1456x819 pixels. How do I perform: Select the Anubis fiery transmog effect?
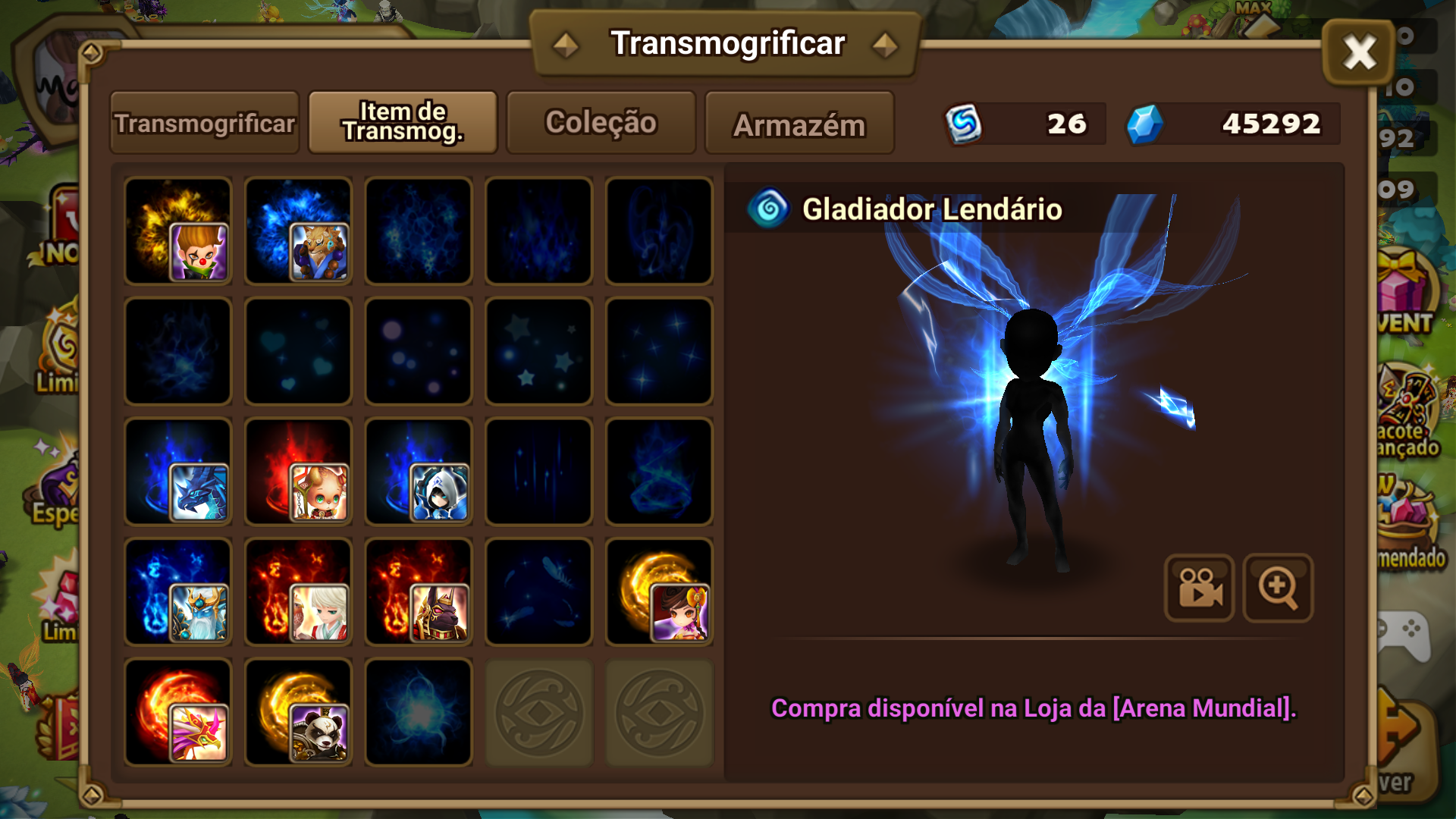(418, 591)
